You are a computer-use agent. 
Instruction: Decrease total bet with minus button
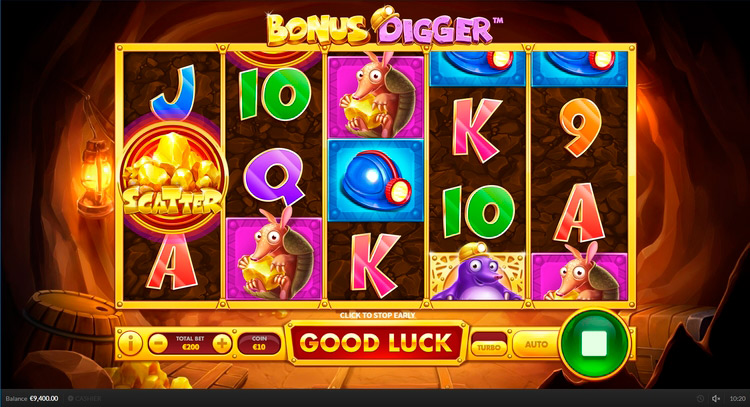click(x=157, y=344)
